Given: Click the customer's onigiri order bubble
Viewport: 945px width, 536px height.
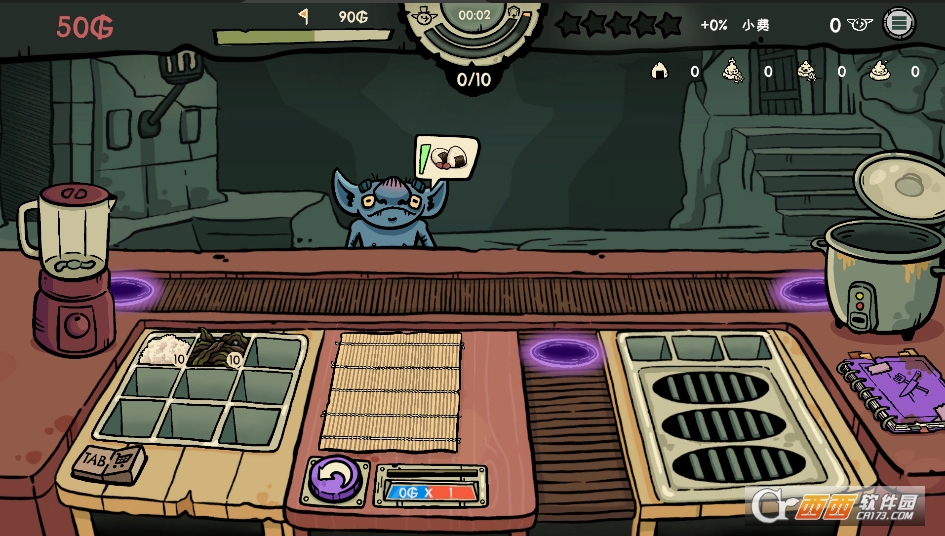Looking at the screenshot, I should (x=446, y=157).
